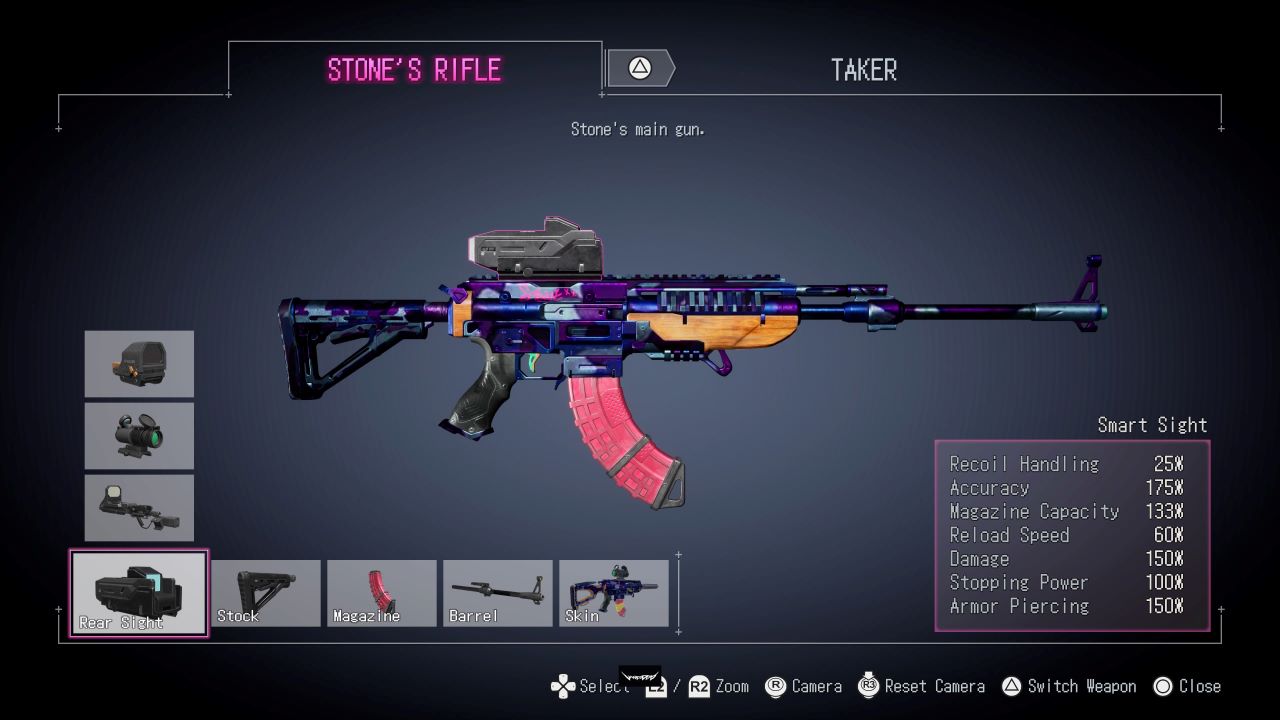The width and height of the screenshot is (1280, 720).
Task: Select the STONE'S RIFLE tab
Action: pyautogui.click(x=416, y=68)
